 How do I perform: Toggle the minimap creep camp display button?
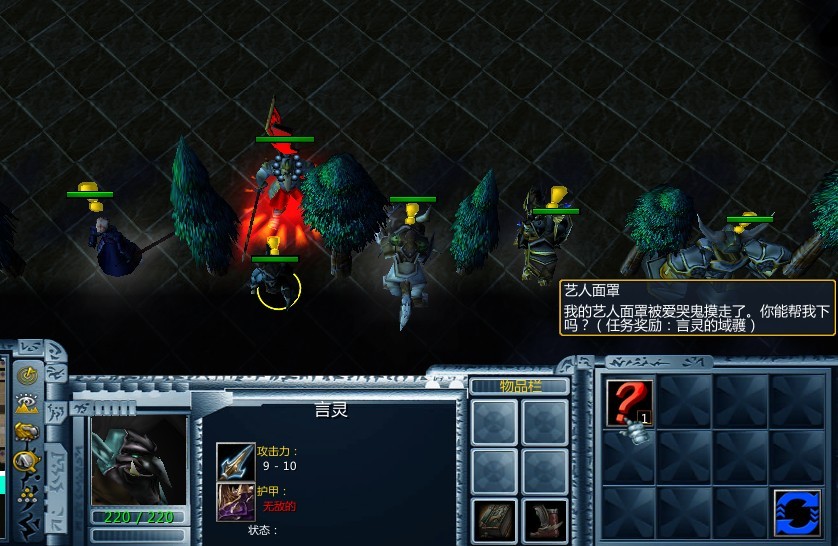28,461
